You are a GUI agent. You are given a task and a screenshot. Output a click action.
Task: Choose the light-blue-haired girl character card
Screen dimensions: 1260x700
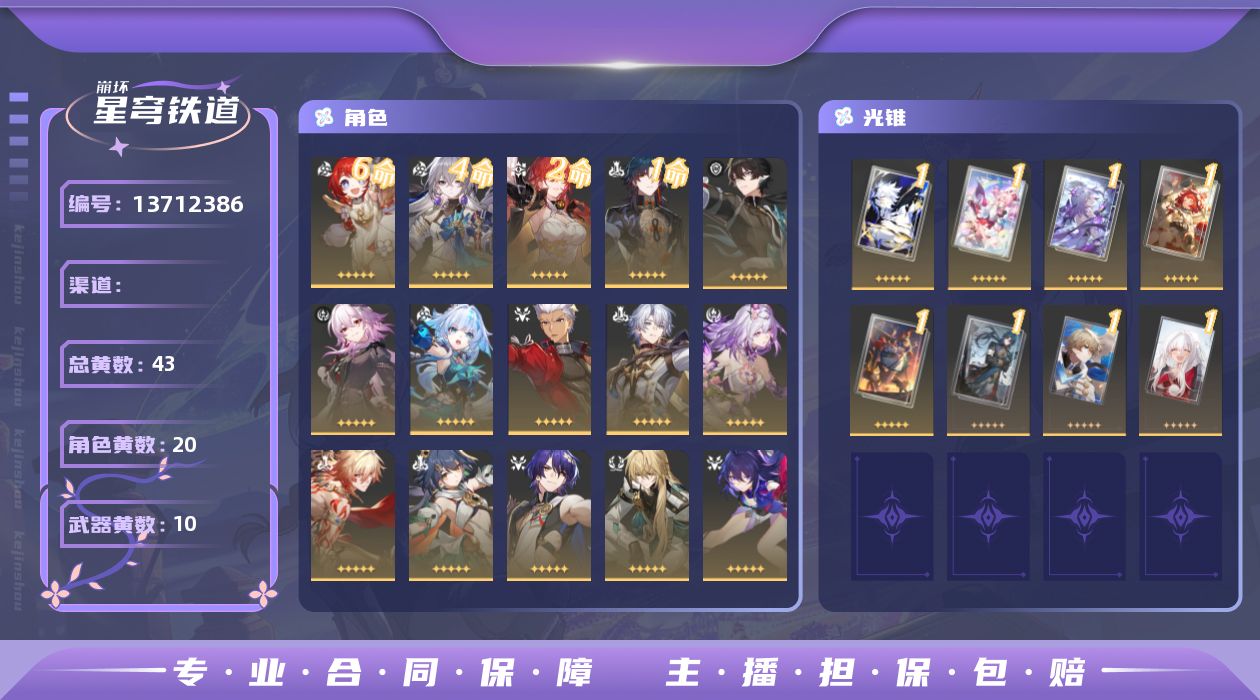click(450, 369)
